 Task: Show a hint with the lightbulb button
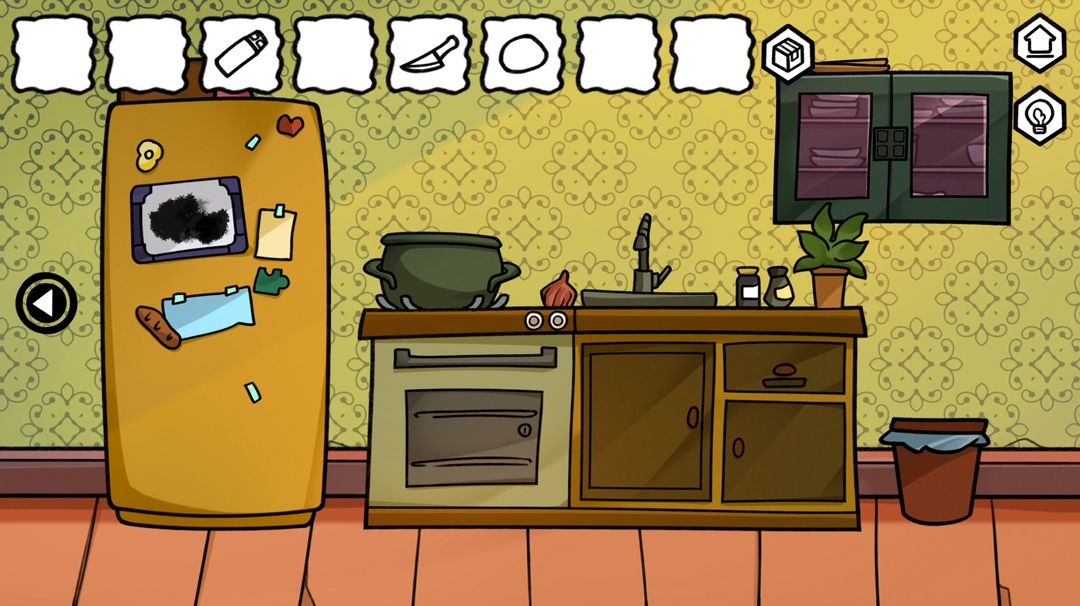1040,116
